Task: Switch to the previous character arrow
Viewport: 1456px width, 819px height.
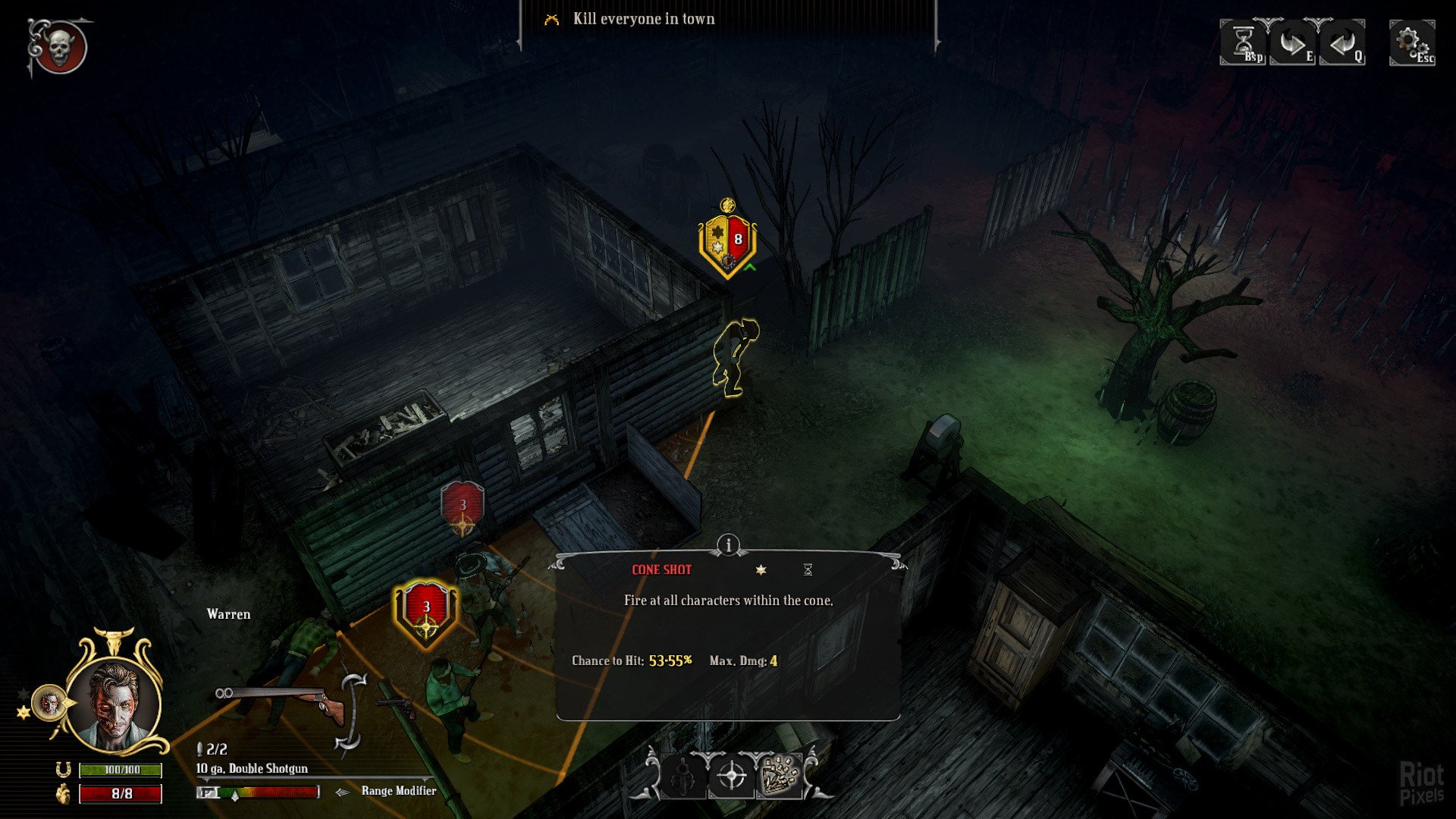Action: 1342,42
